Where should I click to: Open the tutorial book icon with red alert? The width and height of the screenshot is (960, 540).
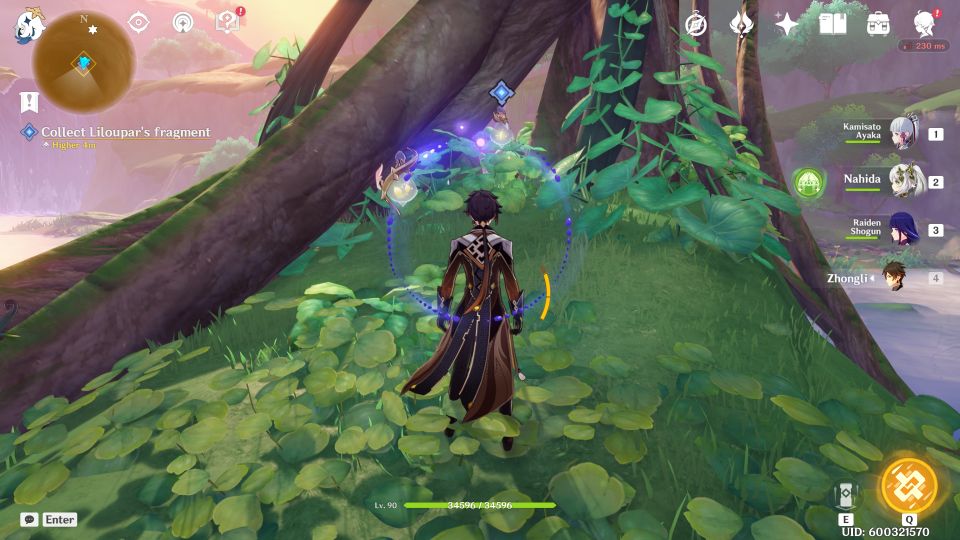pyautogui.click(x=227, y=22)
